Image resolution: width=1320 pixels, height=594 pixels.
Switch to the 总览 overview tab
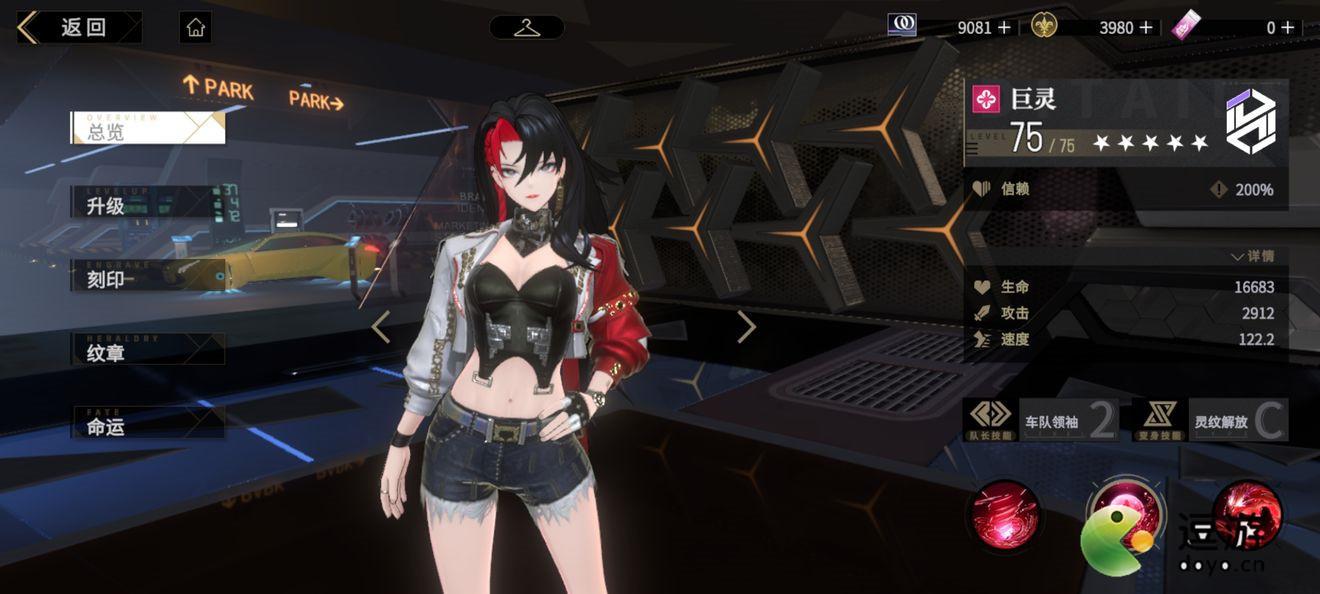point(147,129)
